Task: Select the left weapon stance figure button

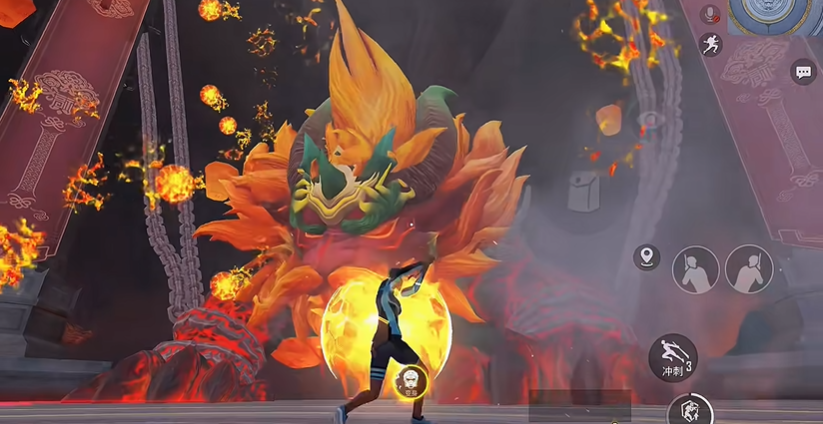Action: click(695, 269)
